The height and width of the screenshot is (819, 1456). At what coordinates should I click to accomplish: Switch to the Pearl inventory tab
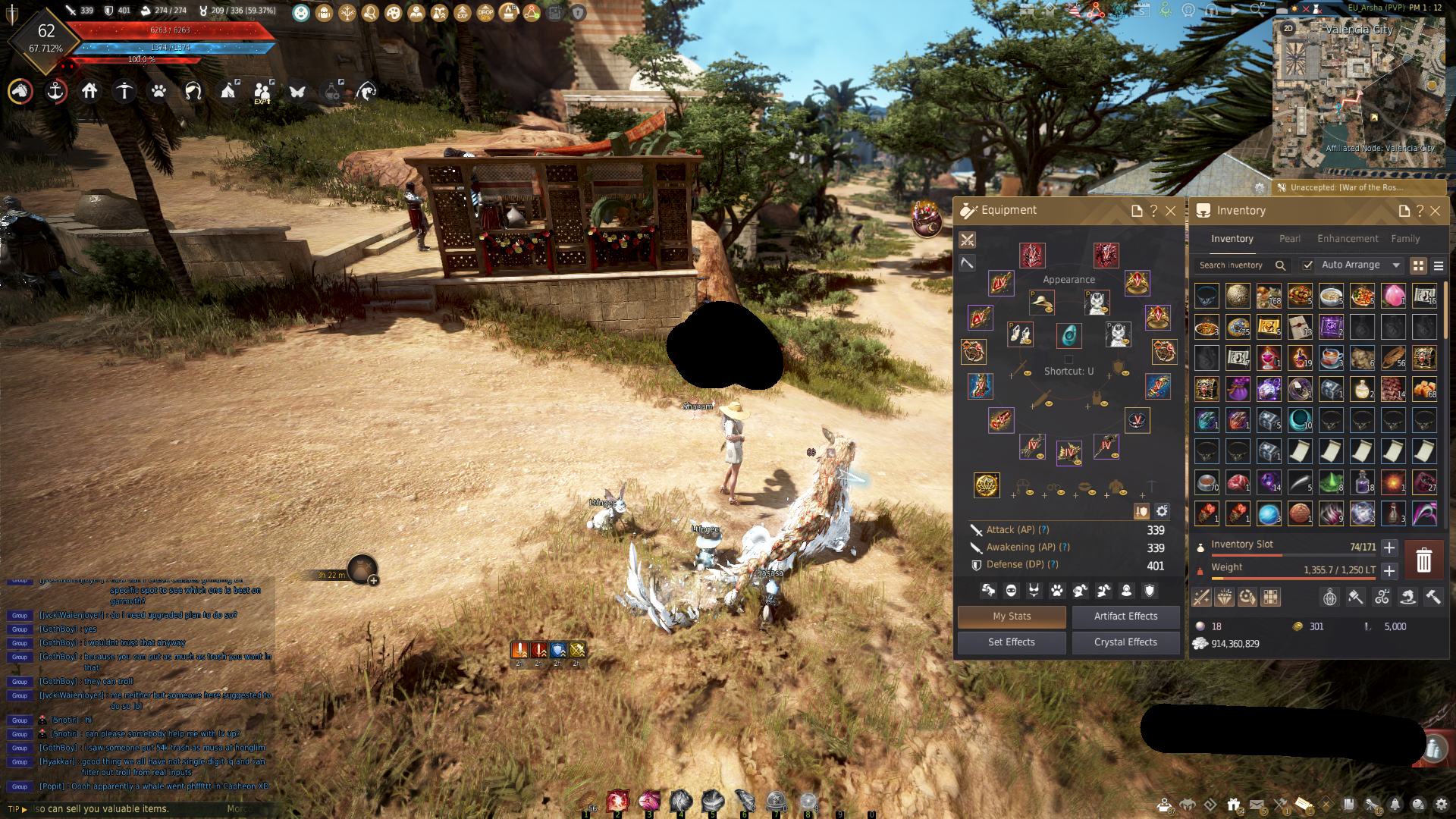(x=1289, y=239)
